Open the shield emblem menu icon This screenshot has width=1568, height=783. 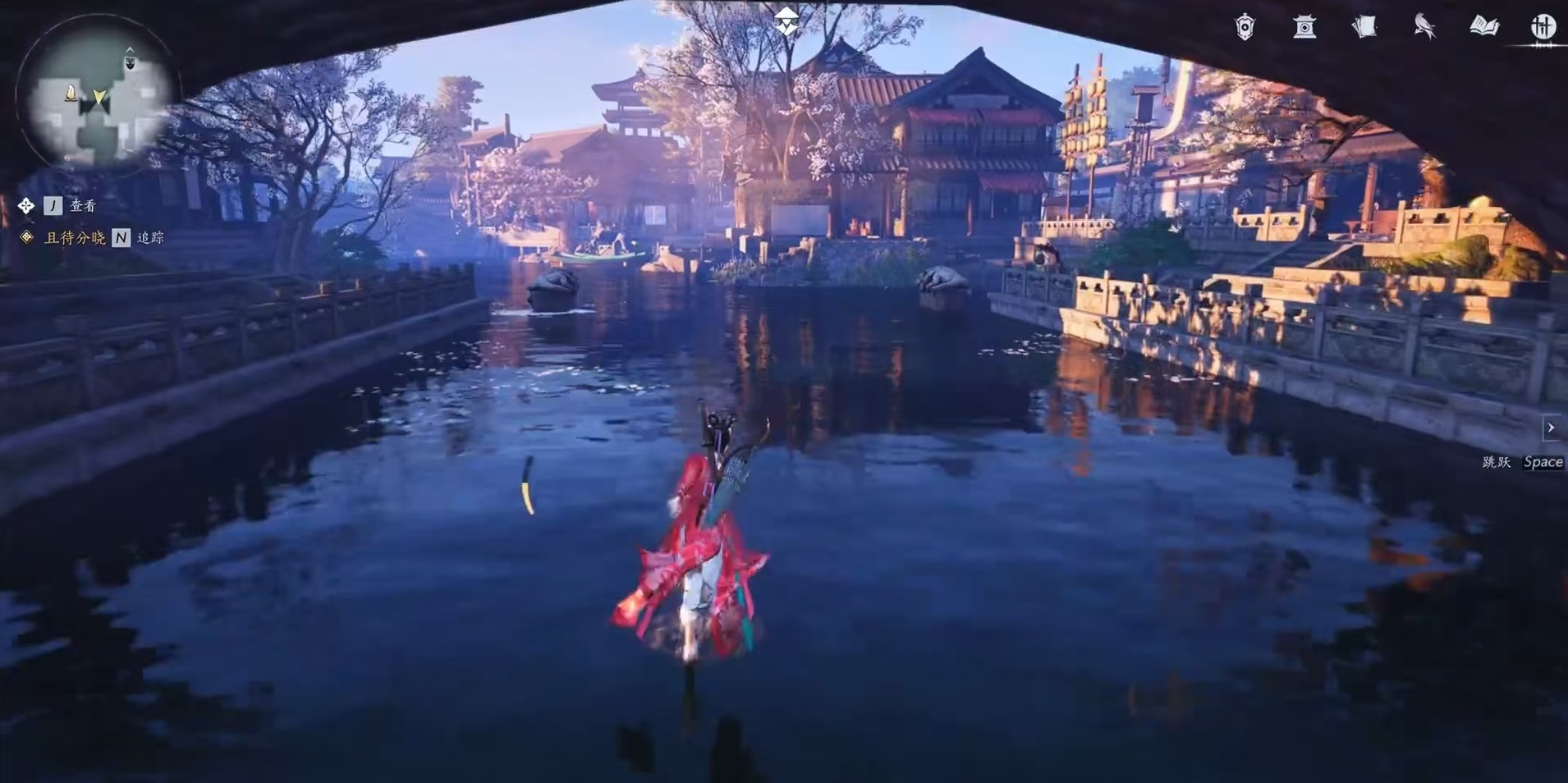[x=1245, y=27]
